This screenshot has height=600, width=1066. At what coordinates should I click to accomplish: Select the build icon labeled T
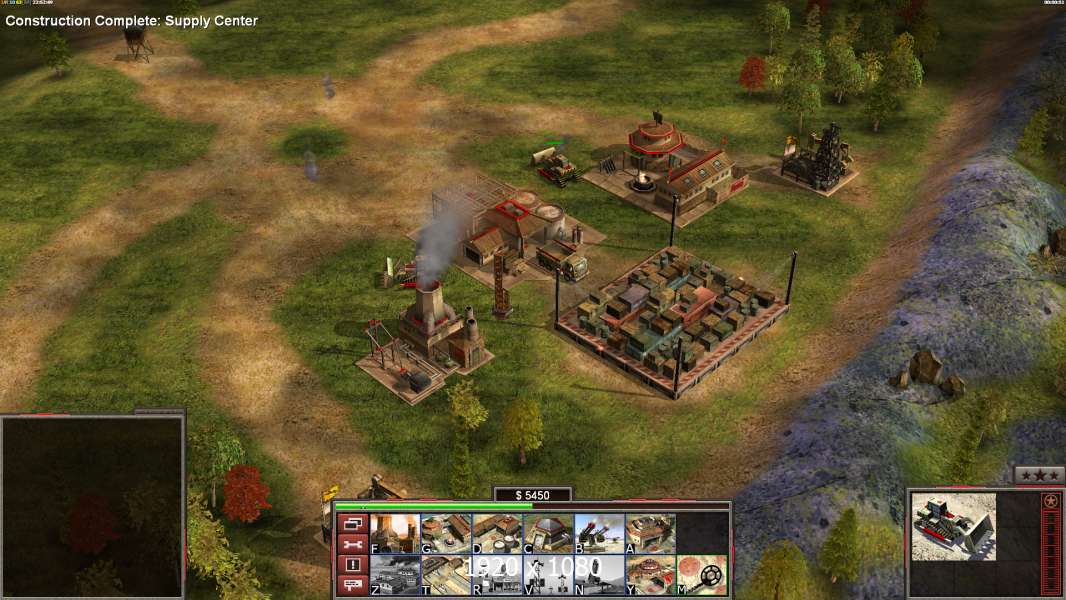(446, 575)
